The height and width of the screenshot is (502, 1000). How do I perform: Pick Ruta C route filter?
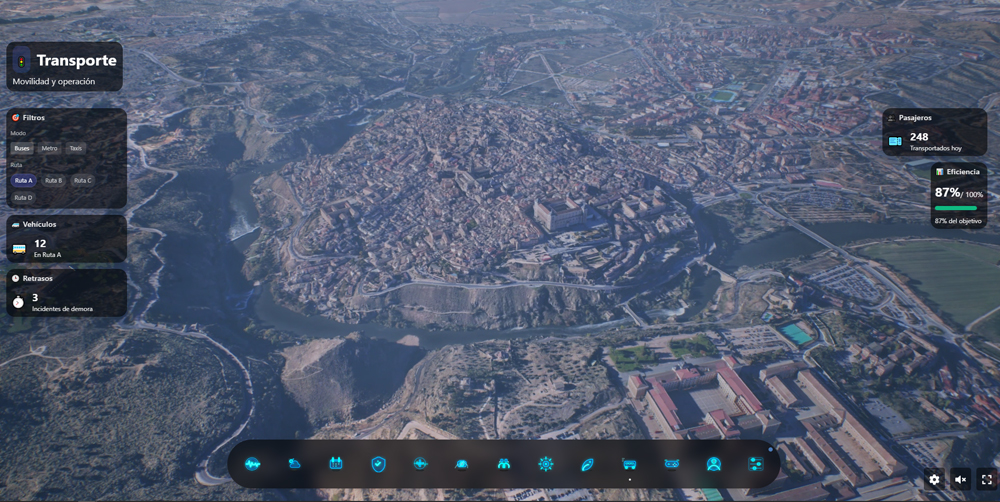82,181
